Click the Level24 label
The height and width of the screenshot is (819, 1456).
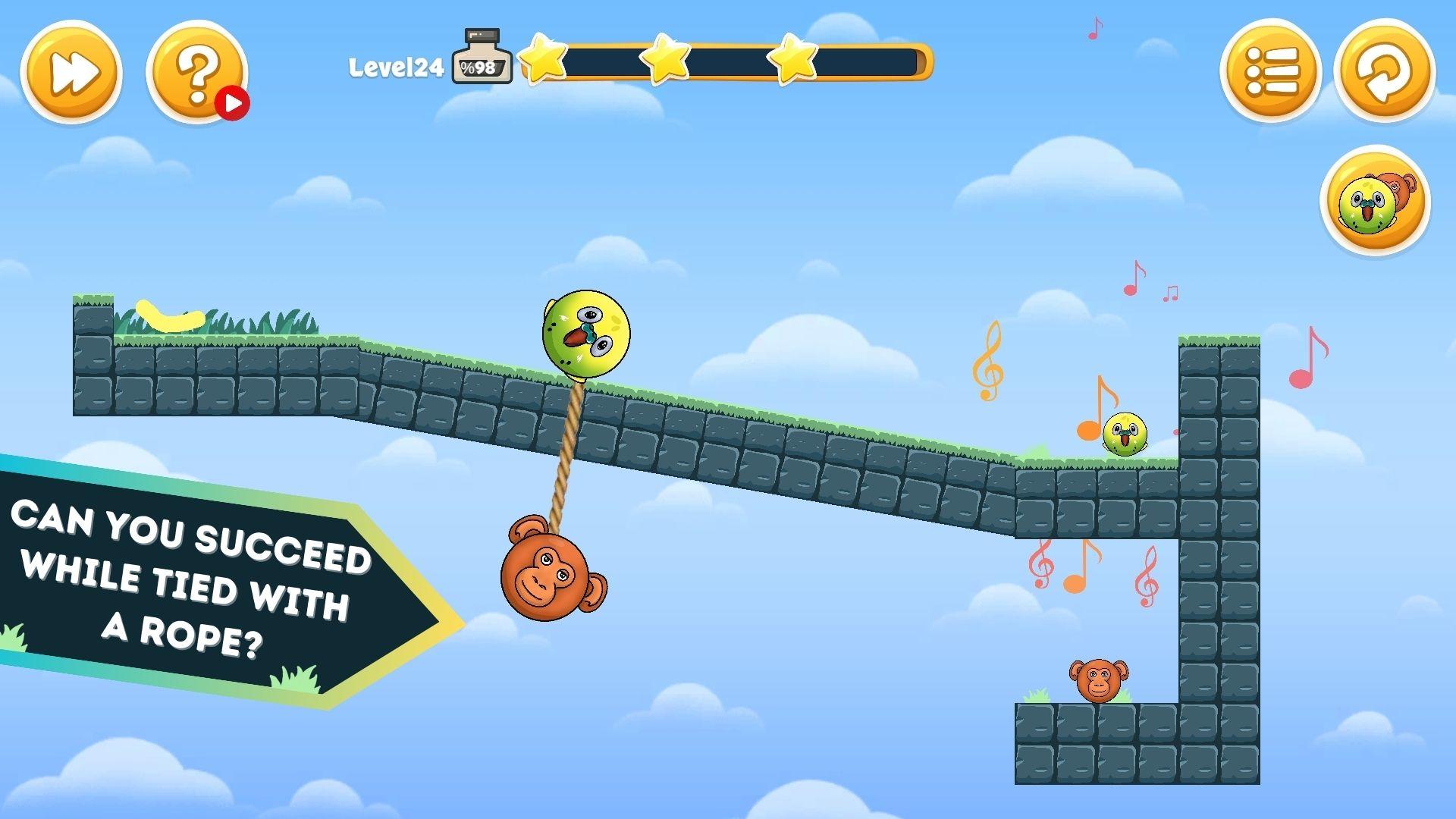click(397, 67)
